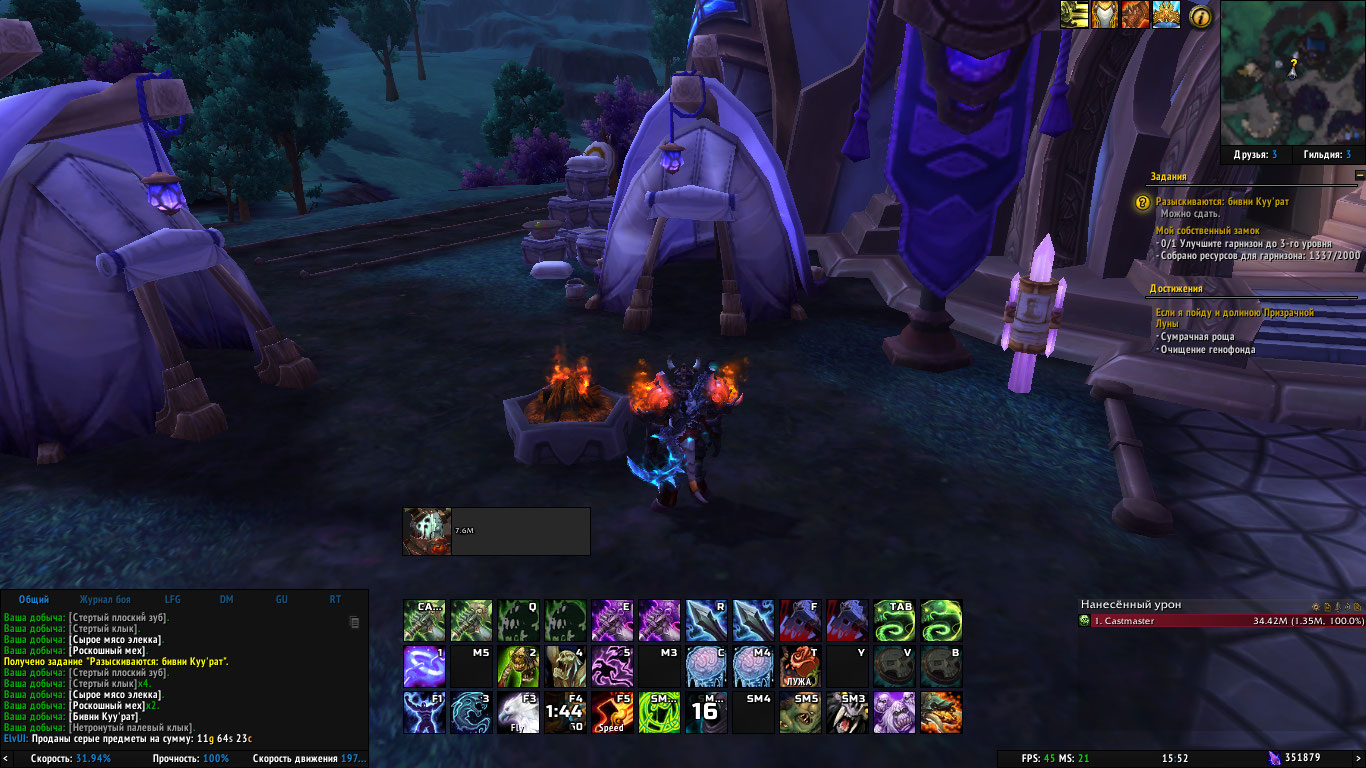This screenshot has width=1366, height=768.
Task: Open the Гильдия guild panel
Action: click(1327, 155)
